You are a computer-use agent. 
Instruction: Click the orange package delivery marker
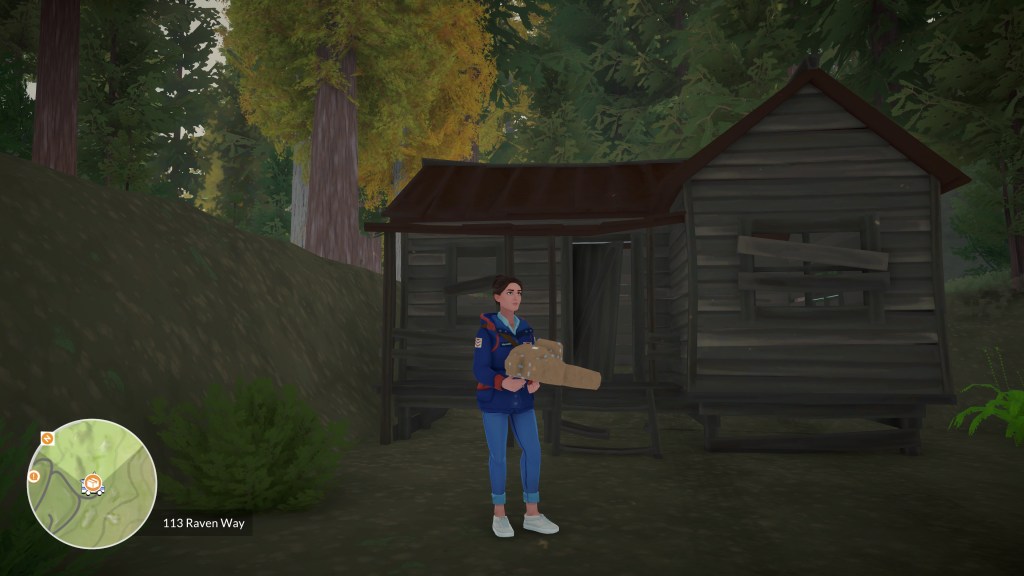pyautogui.click(x=92, y=485)
